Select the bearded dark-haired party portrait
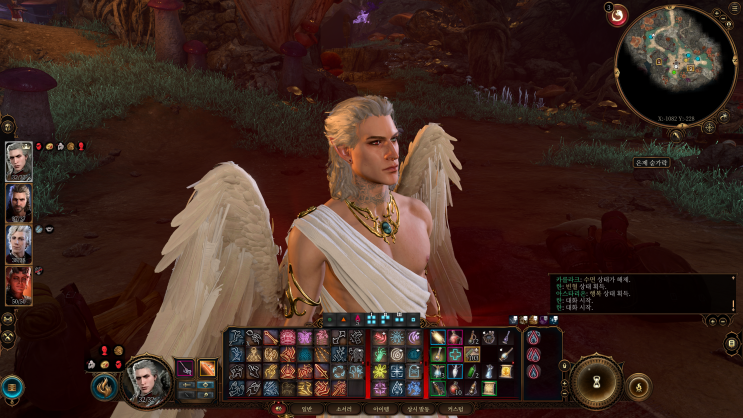Image resolution: width=743 pixels, height=418 pixels. (x=19, y=203)
